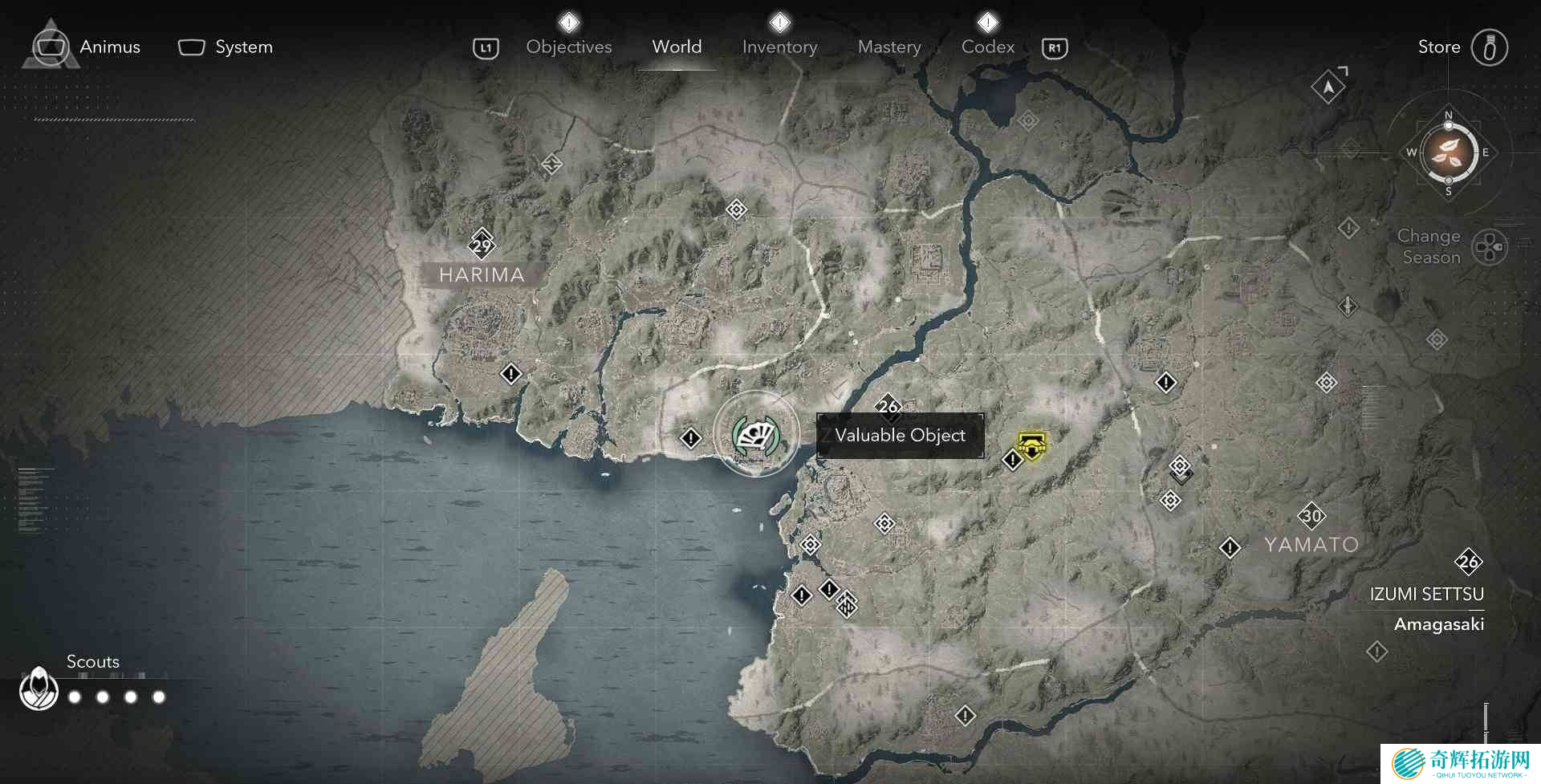Click the compass season emblem
This screenshot has width=1541, height=784.
coord(1448,152)
